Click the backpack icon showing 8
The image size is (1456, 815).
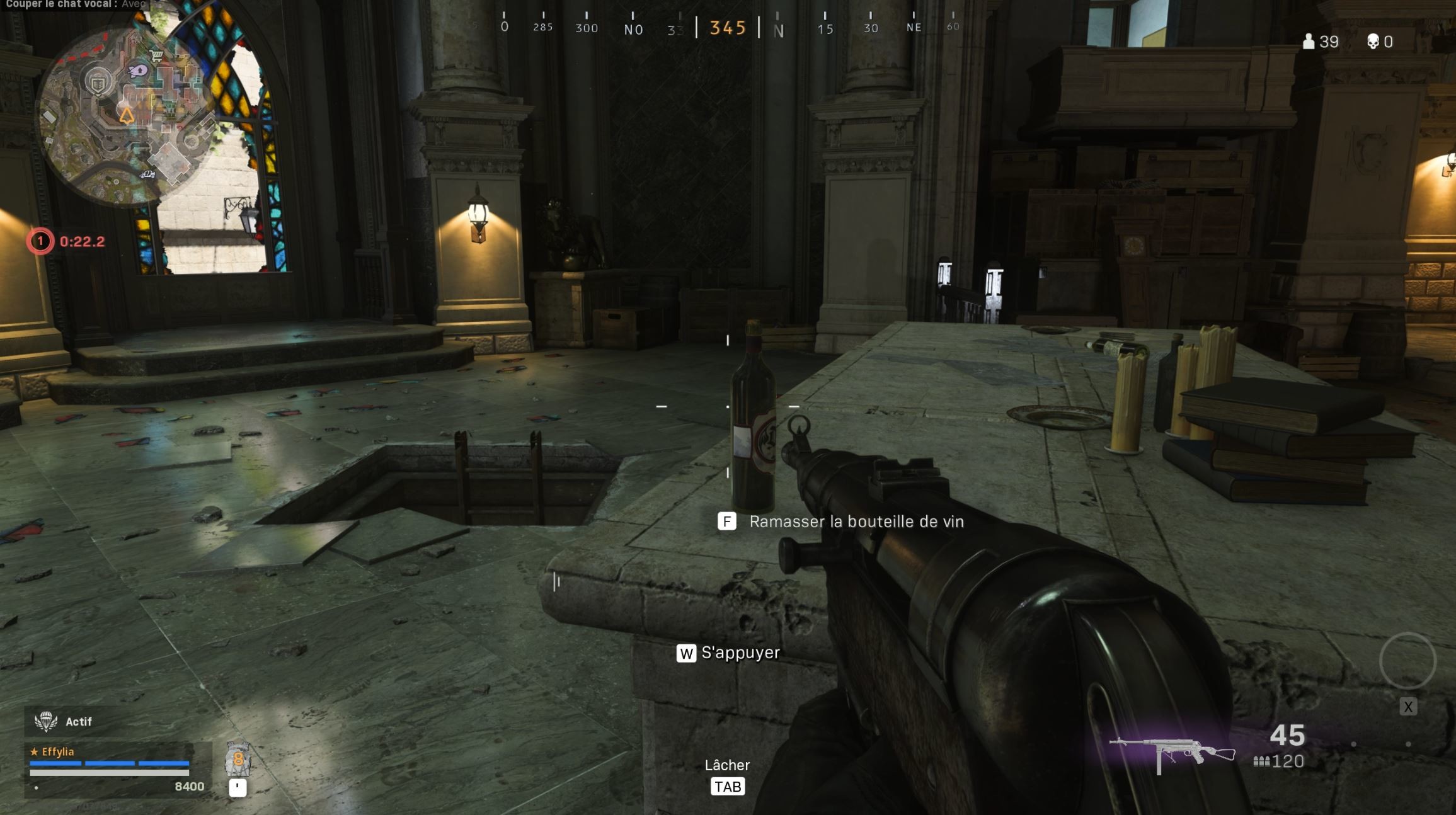click(238, 759)
